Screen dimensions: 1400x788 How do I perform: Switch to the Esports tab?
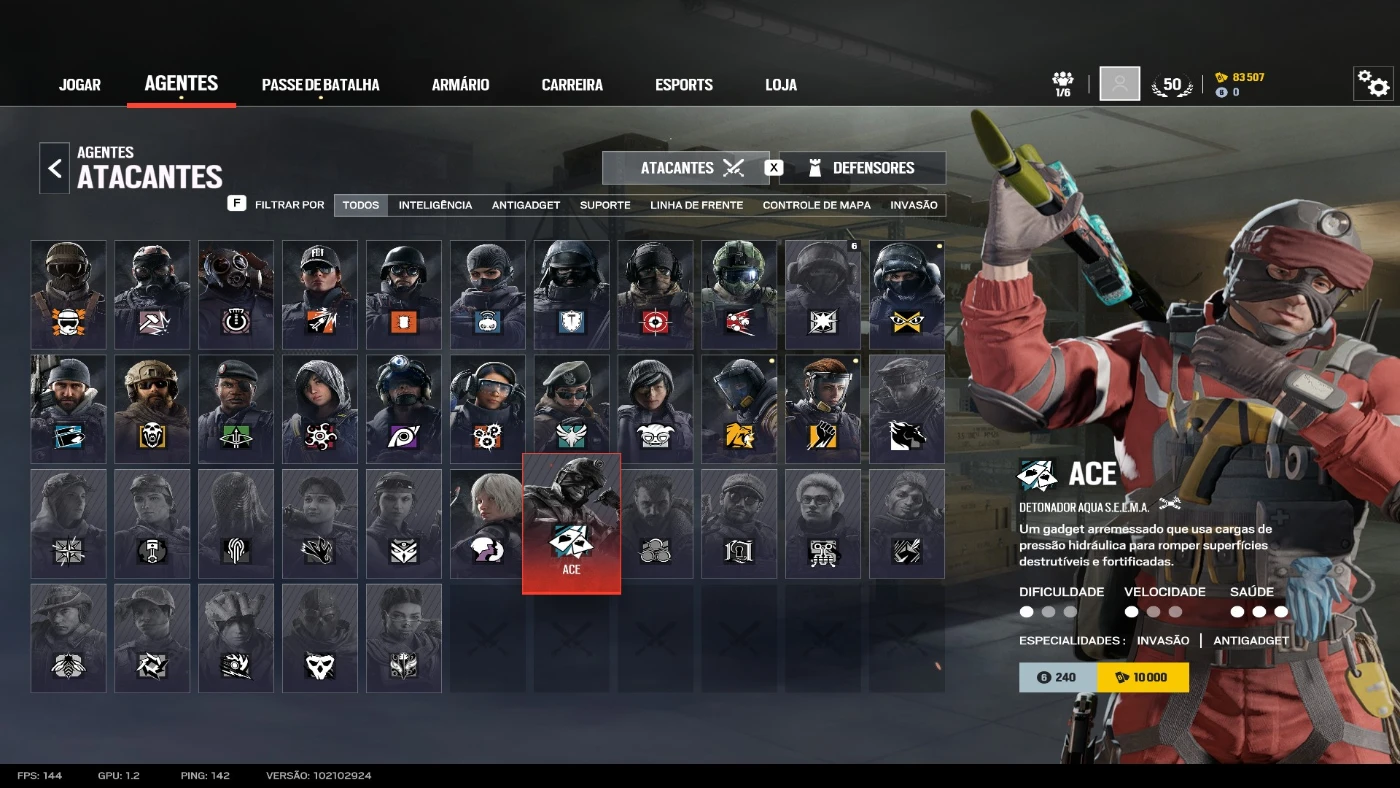pos(684,85)
